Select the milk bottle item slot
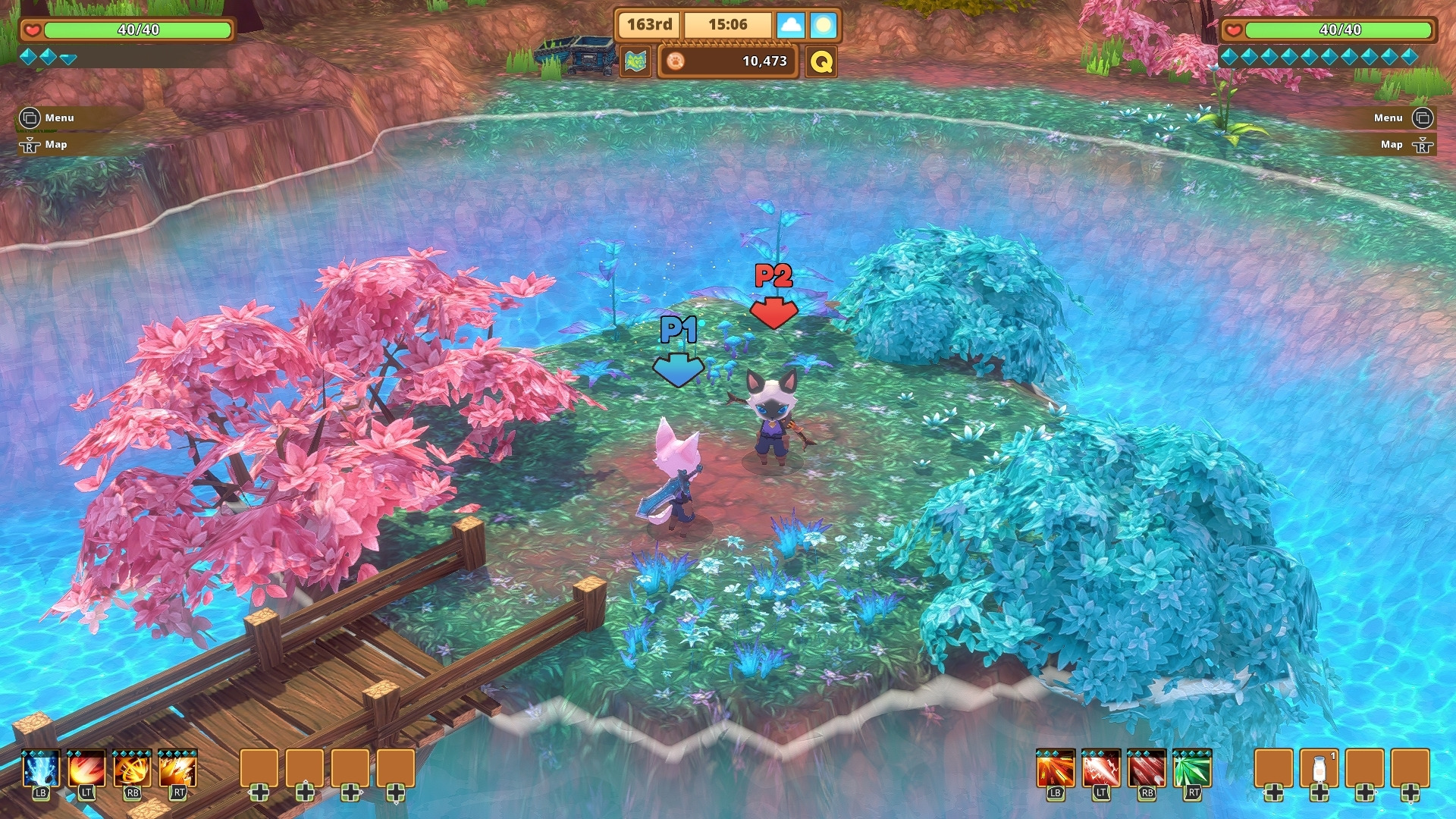Viewport: 1456px width, 819px height. (x=1319, y=769)
